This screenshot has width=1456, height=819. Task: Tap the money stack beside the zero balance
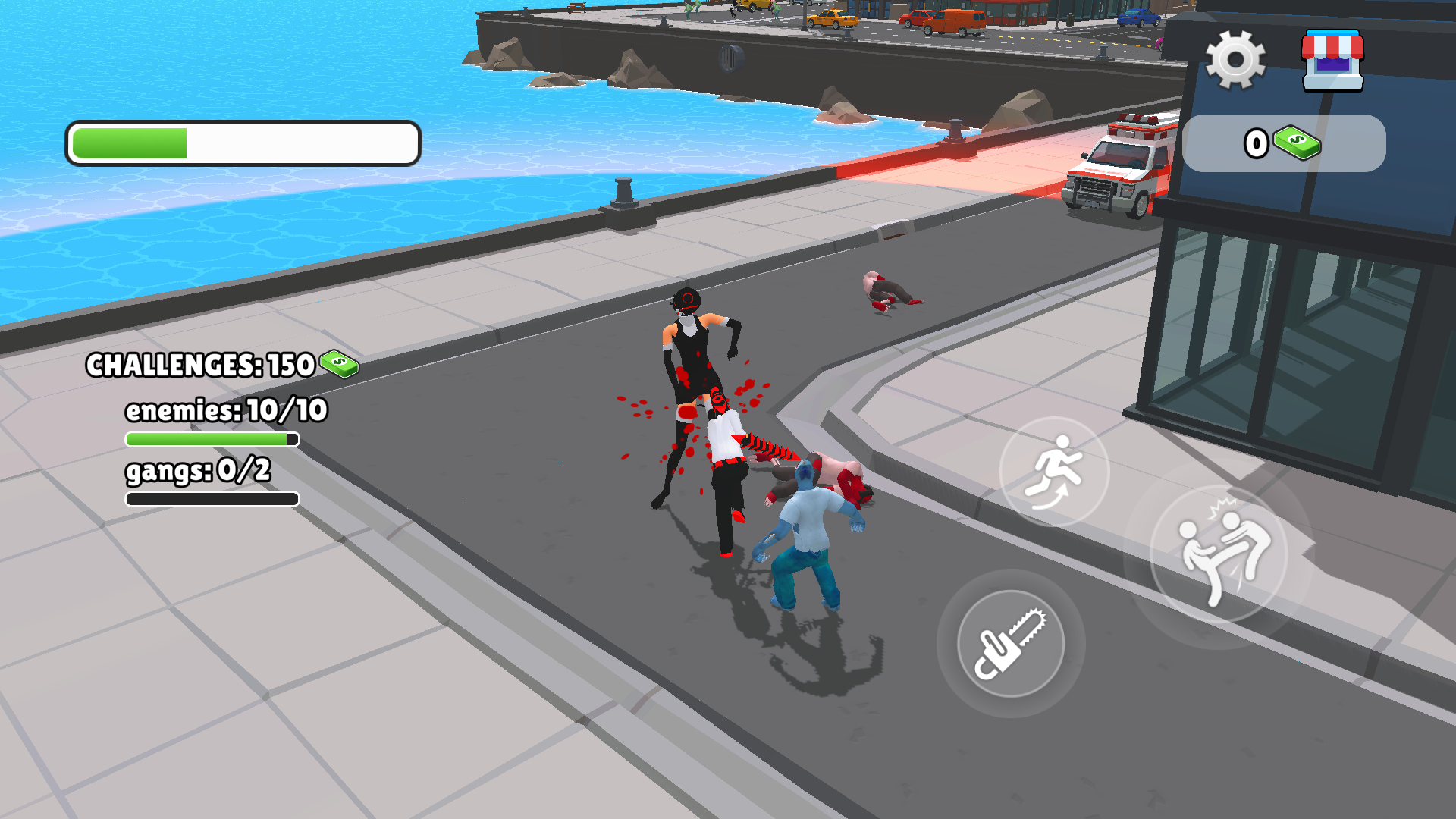point(1297,144)
